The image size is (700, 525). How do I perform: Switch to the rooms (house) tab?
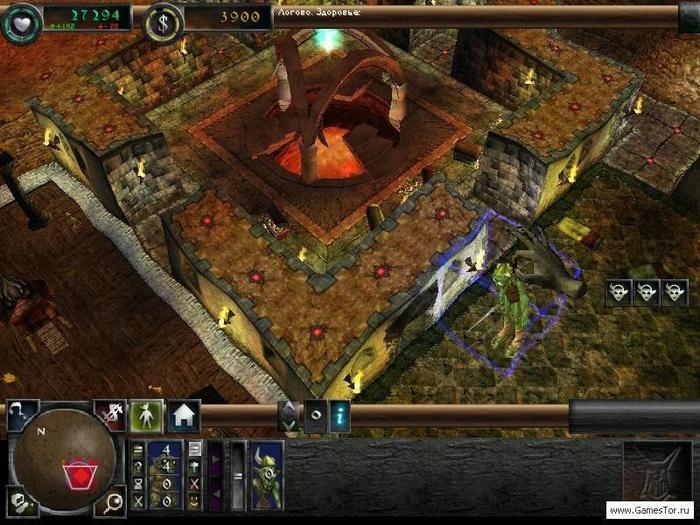[x=183, y=415]
